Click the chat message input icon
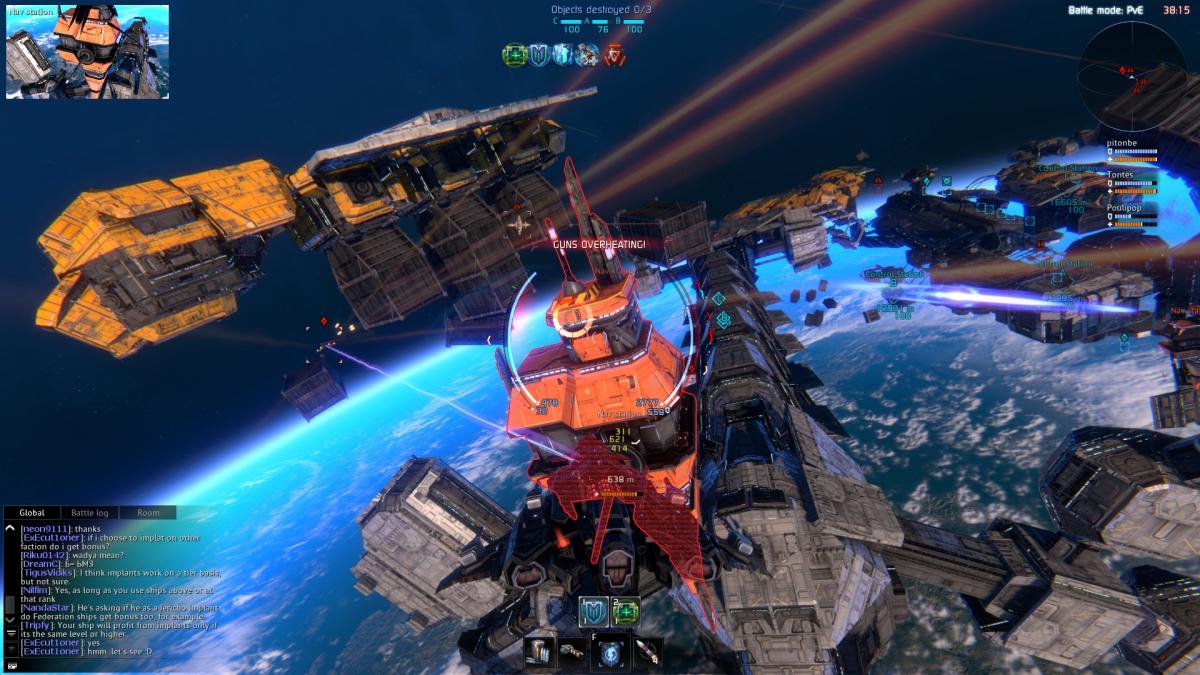 coord(11,663)
